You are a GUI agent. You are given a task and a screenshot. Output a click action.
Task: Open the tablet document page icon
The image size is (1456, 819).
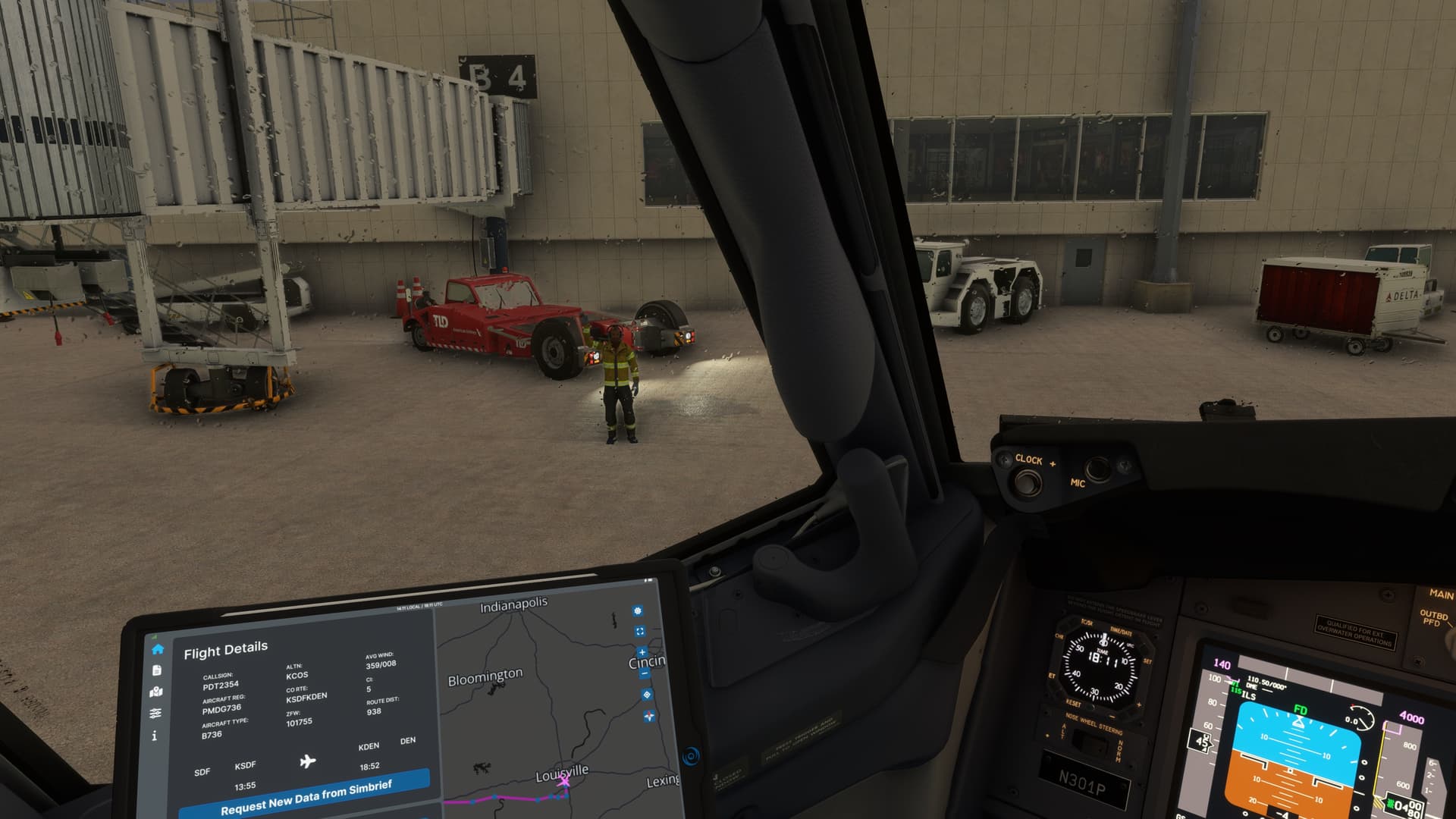click(157, 670)
